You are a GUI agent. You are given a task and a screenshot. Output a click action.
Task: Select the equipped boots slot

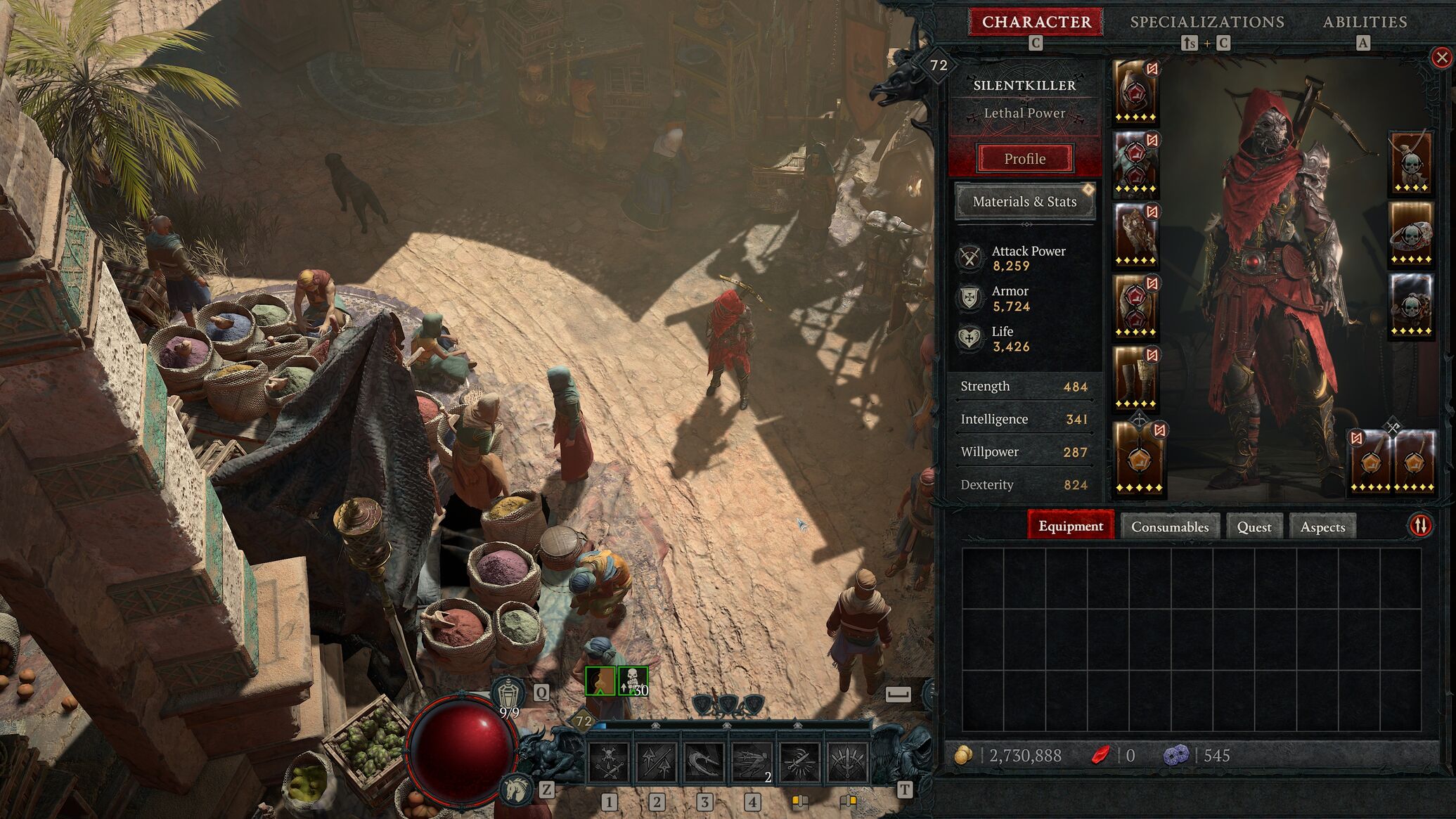1135,378
